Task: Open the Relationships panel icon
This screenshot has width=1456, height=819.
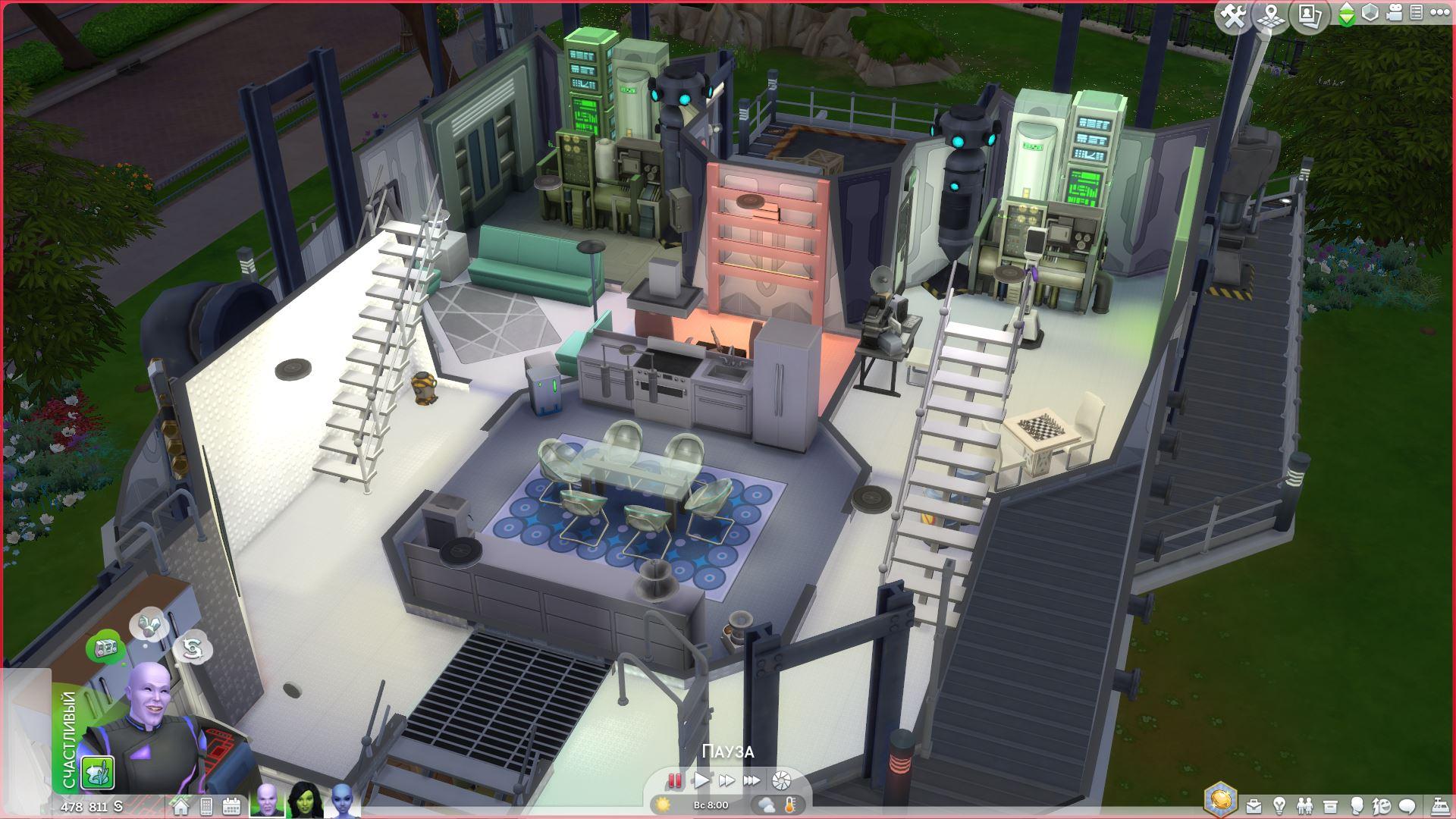Action: (1304, 806)
